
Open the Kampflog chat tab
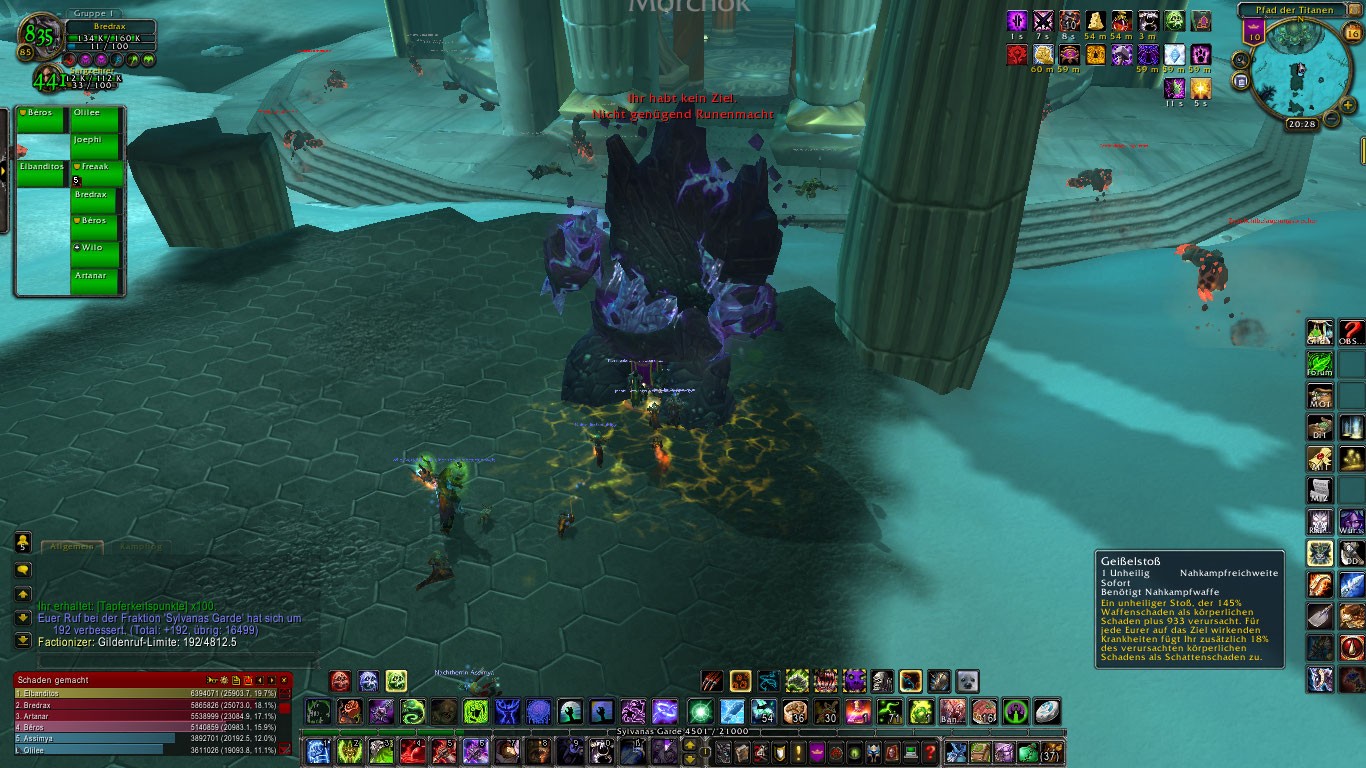tap(140, 546)
